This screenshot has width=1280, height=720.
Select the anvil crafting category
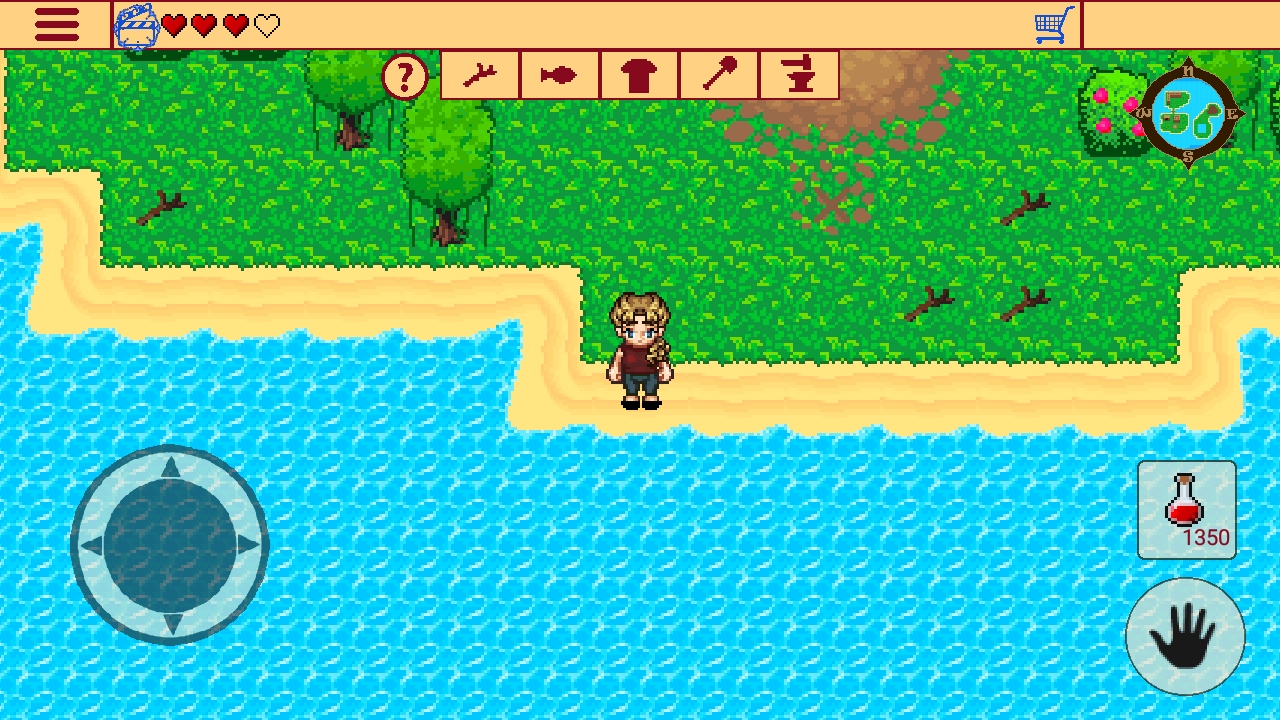[x=799, y=75]
